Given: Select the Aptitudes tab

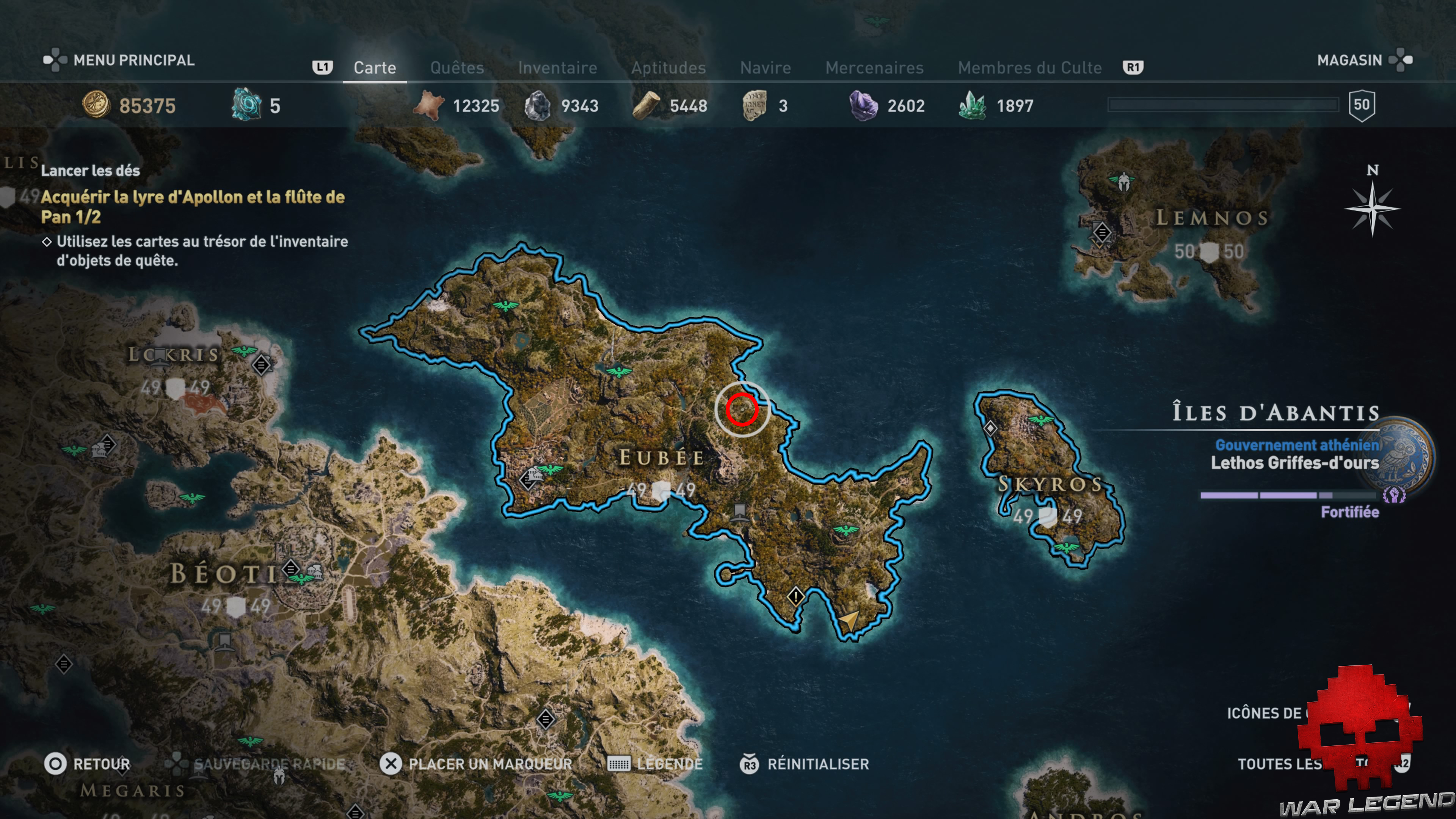Looking at the screenshot, I should pyautogui.click(x=668, y=68).
